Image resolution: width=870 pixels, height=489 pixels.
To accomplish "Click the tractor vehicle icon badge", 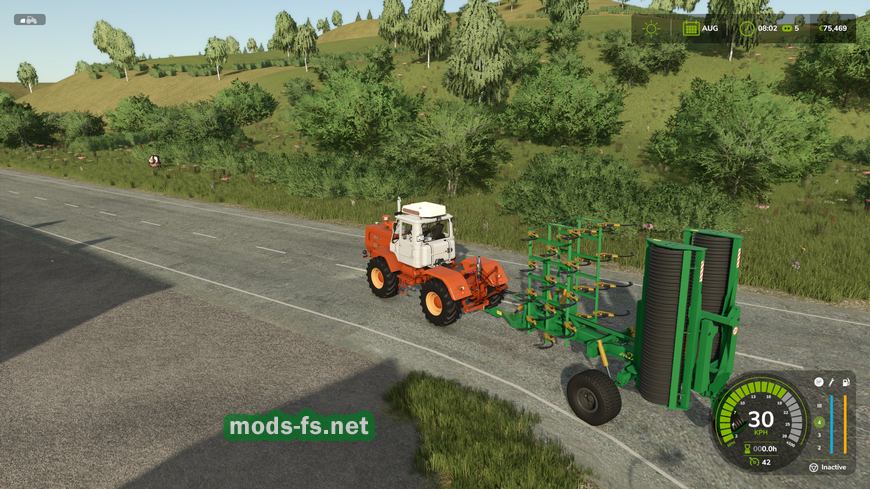I will [30, 19].
